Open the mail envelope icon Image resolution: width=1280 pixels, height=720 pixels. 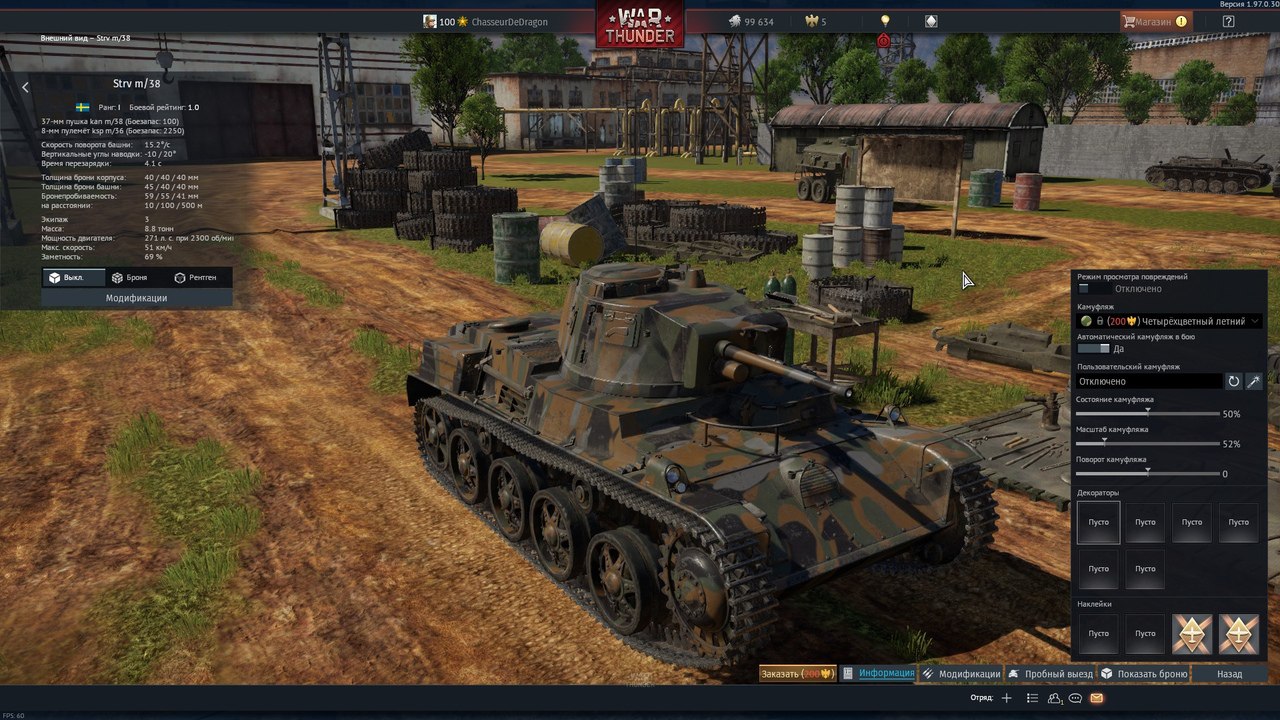[1096, 698]
